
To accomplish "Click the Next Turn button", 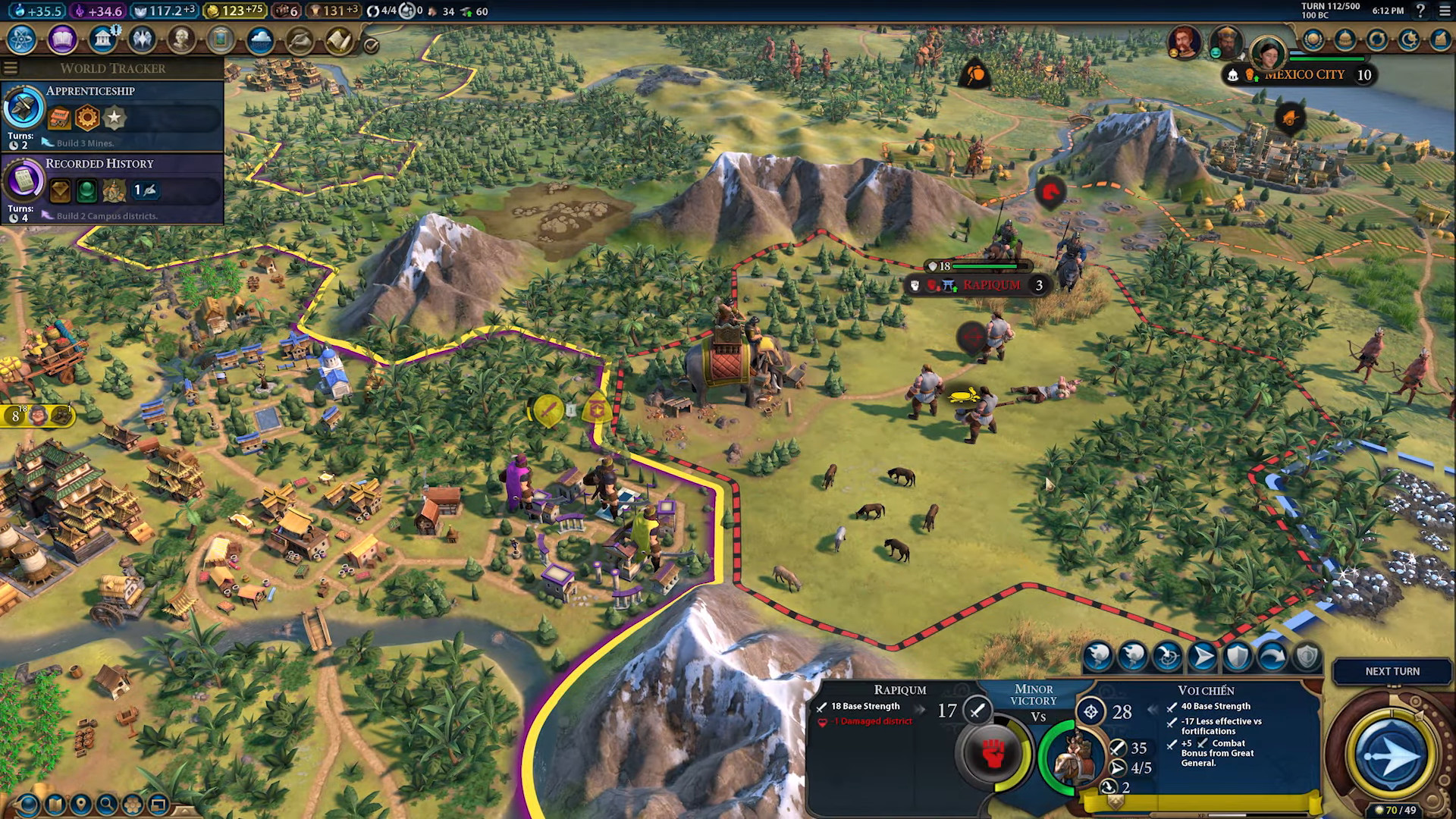I will tap(1392, 671).
